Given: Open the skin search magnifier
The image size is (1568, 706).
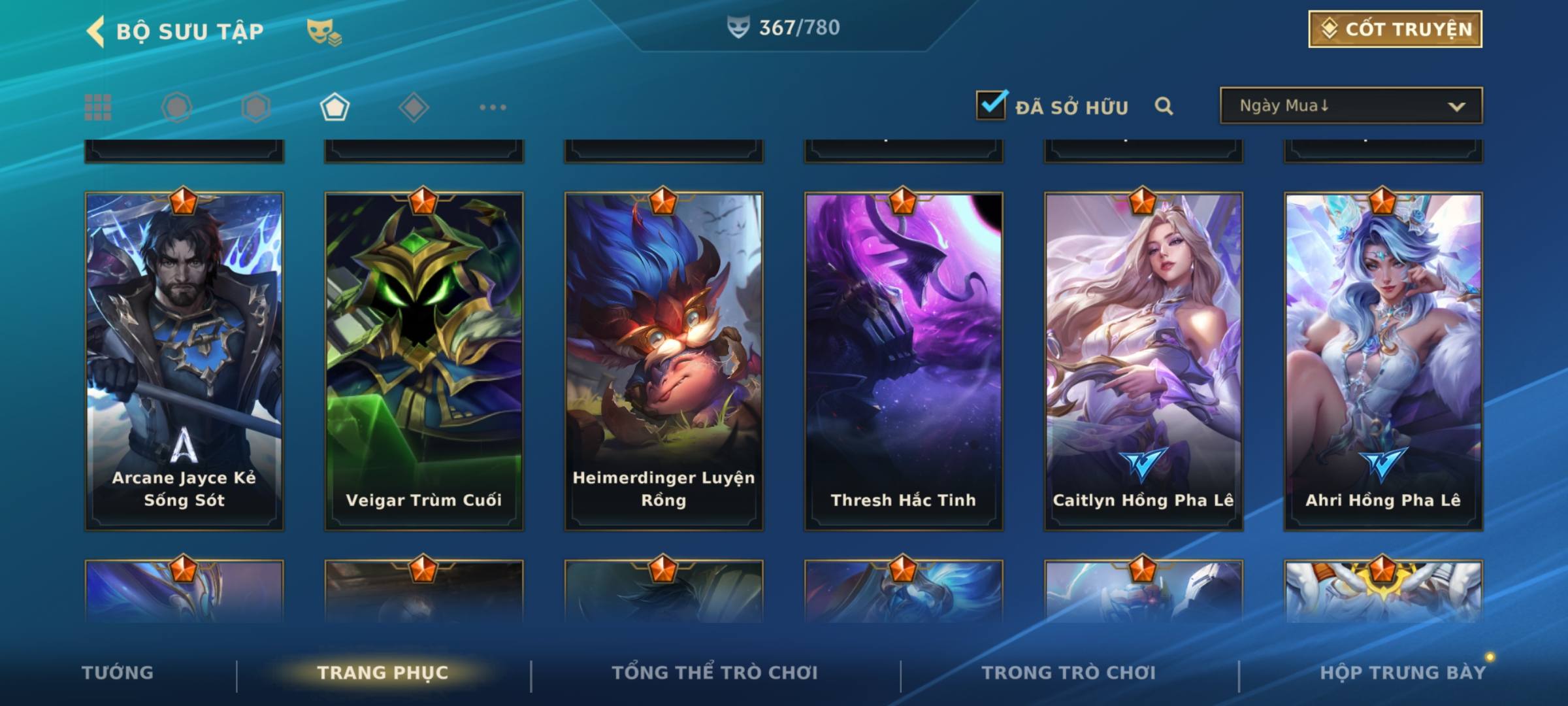Looking at the screenshot, I should pyautogui.click(x=1164, y=106).
